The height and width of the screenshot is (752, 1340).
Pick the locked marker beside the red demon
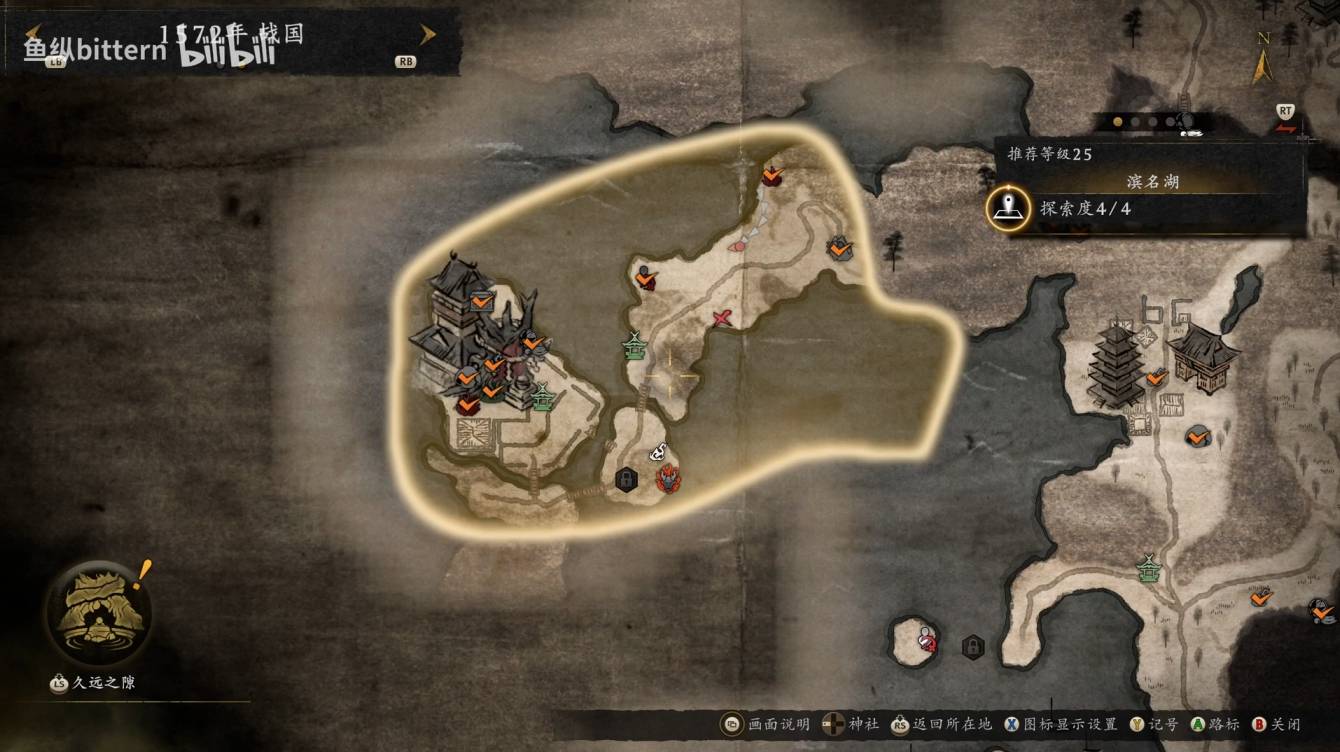coord(626,480)
